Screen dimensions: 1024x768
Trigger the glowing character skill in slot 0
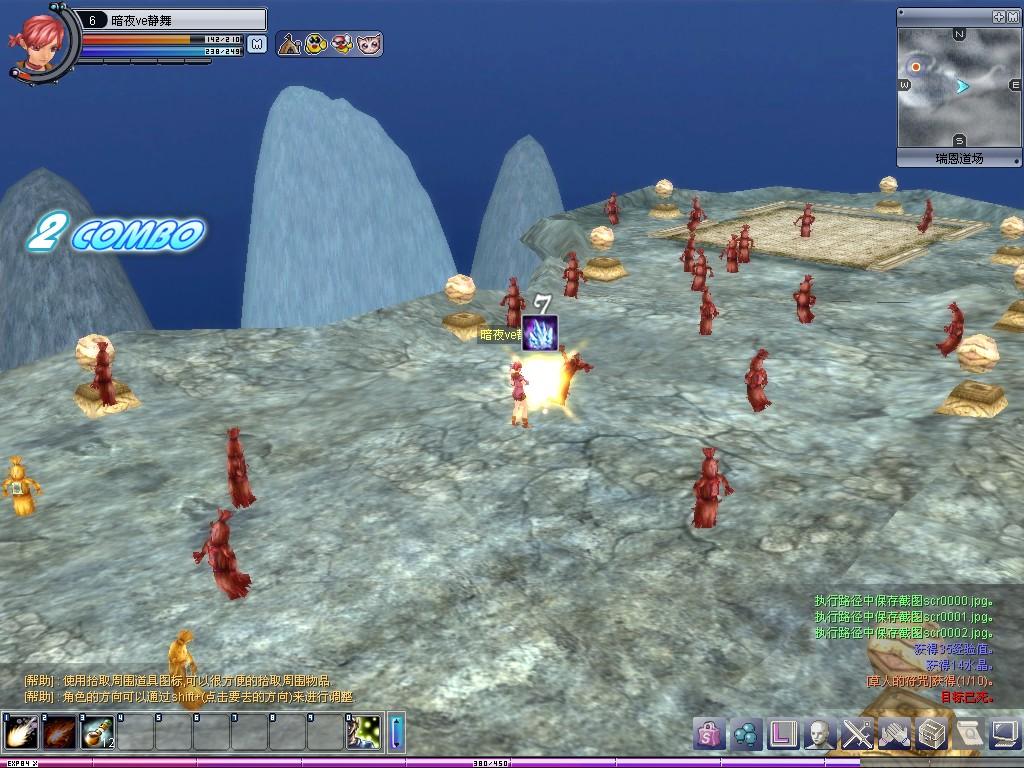[365, 733]
